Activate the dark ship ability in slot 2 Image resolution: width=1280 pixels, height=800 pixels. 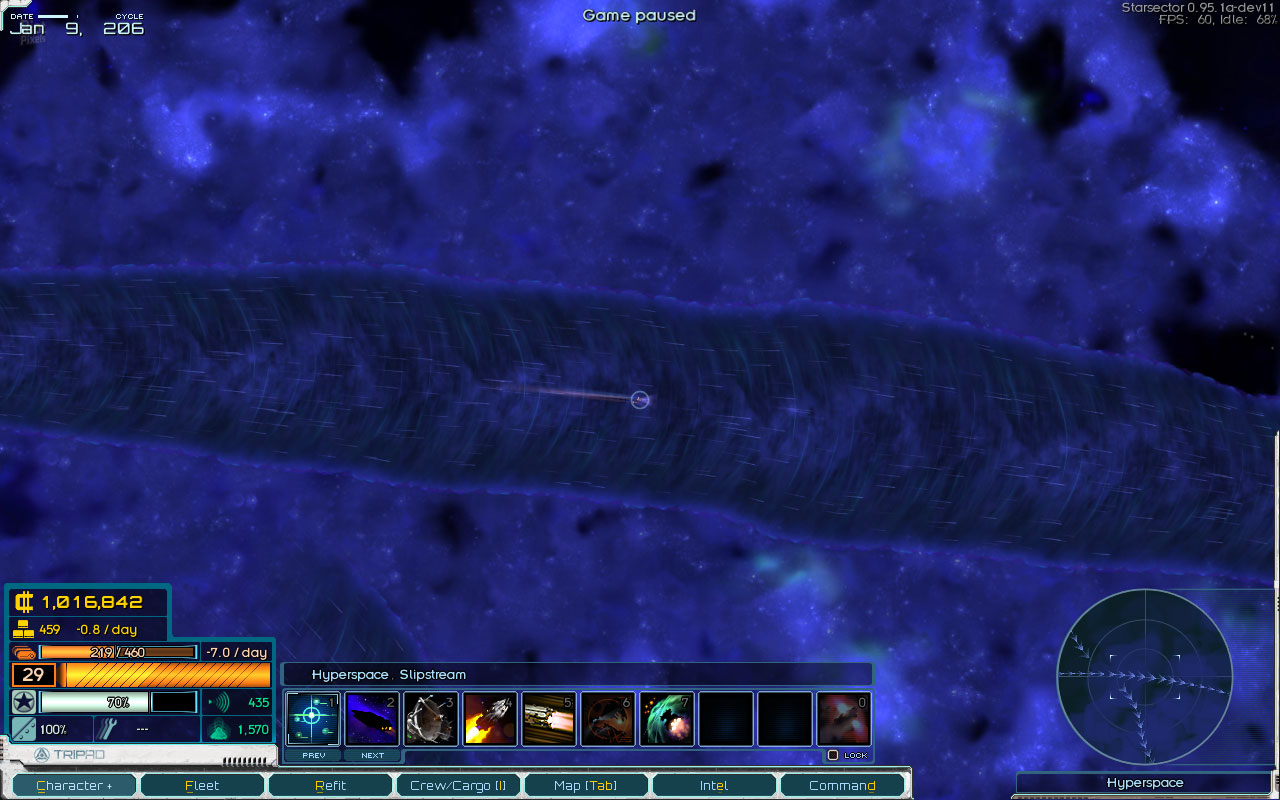(x=372, y=718)
